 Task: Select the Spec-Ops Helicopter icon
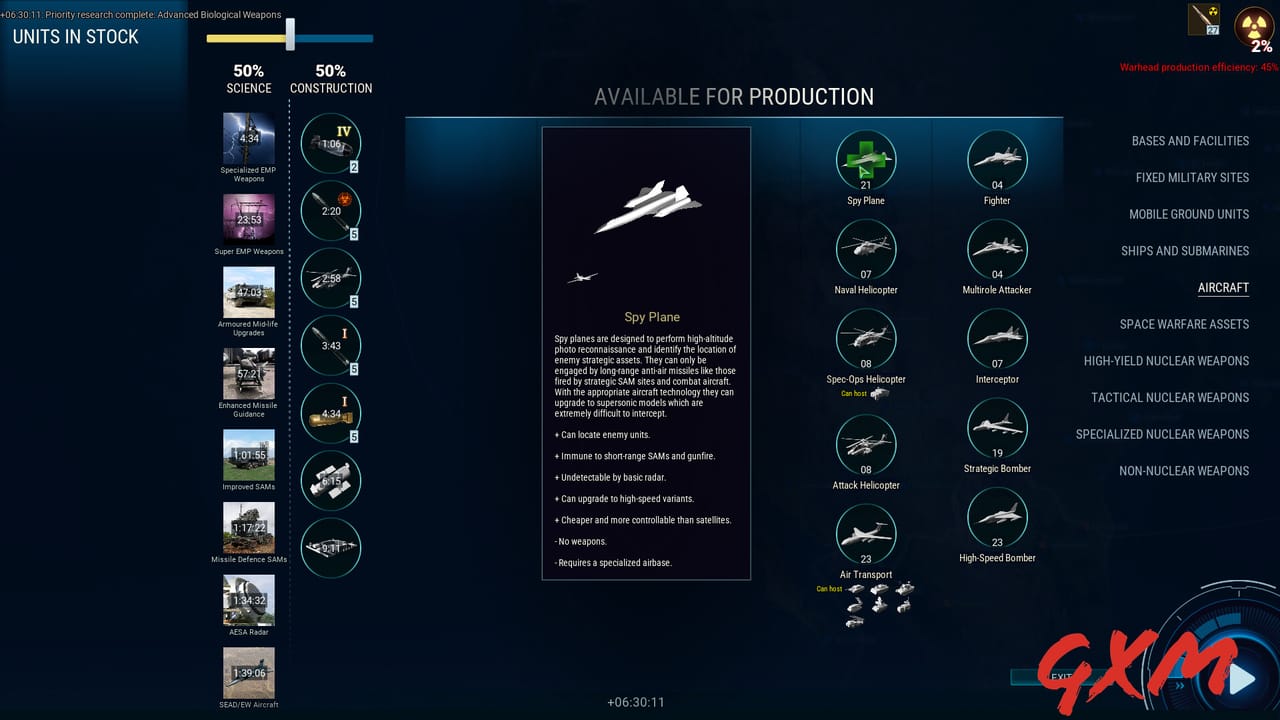866,339
